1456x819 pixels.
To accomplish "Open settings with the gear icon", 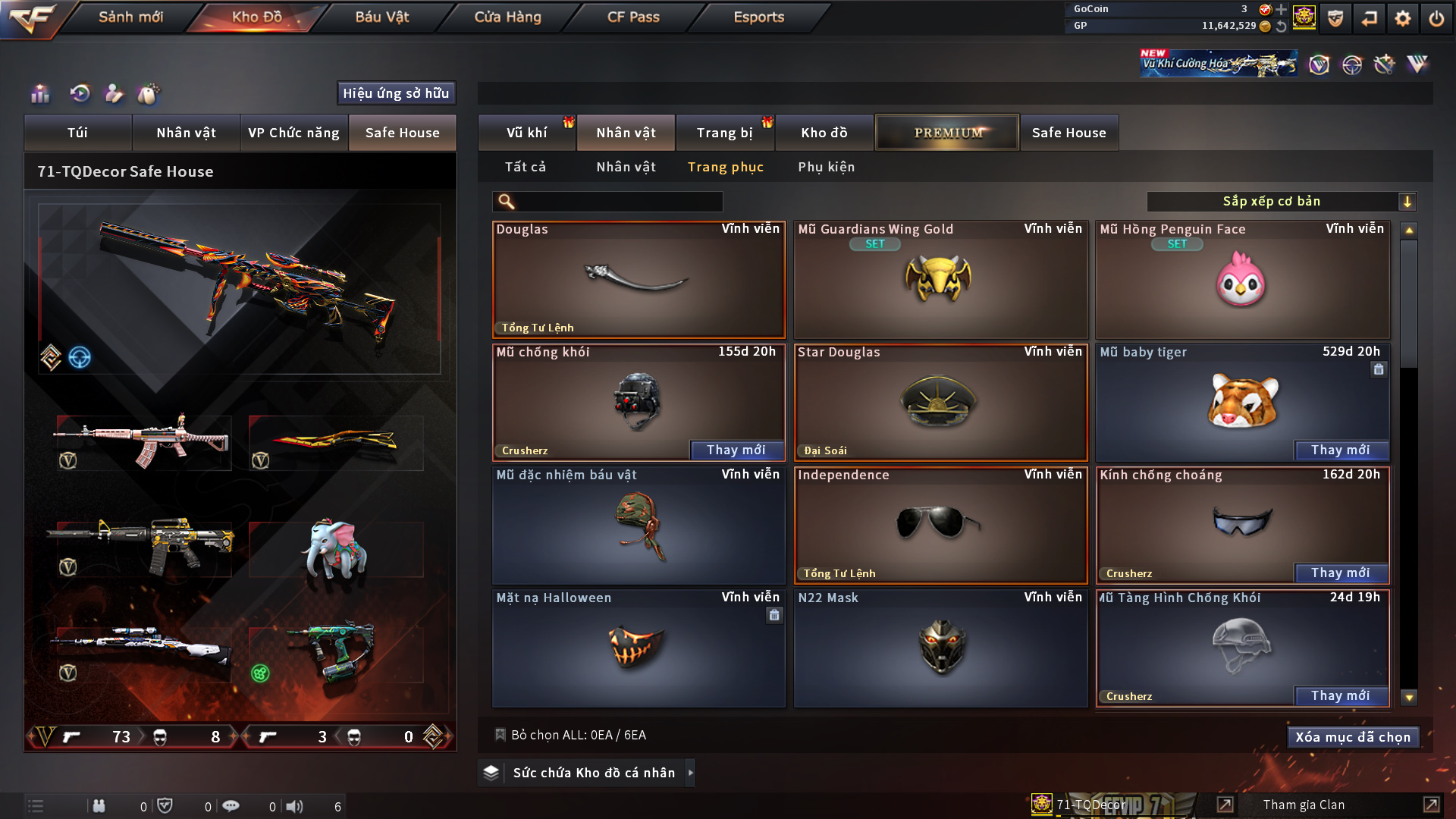I will tap(1402, 18).
